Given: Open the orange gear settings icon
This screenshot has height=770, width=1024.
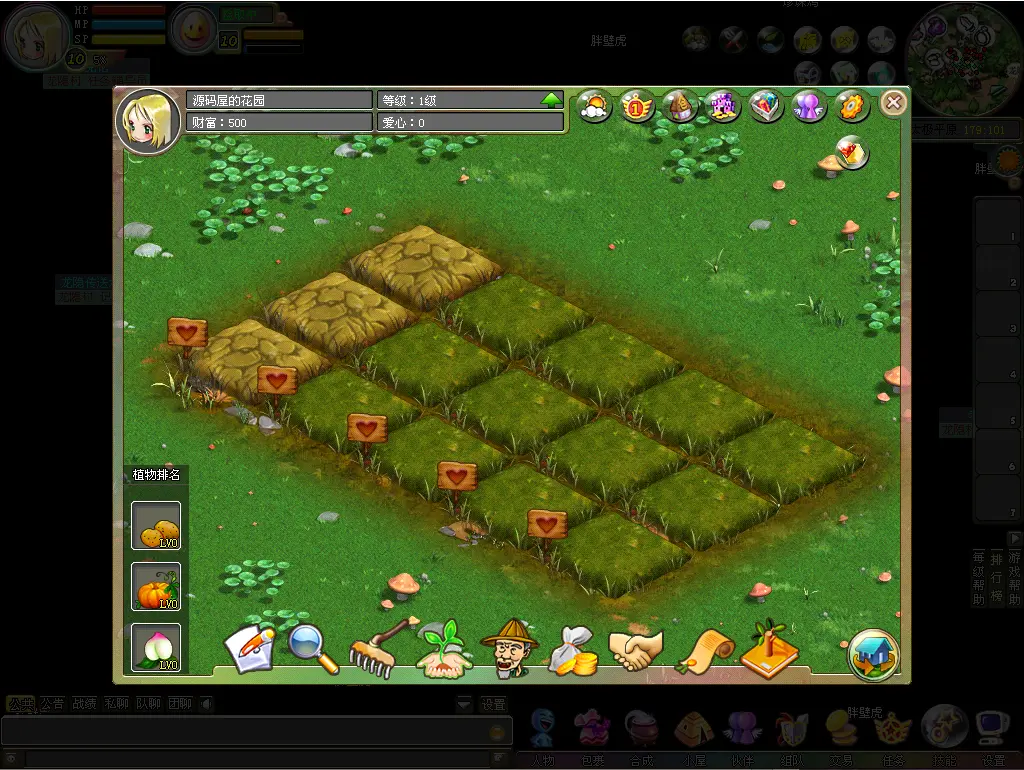Looking at the screenshot, I should click(x=851, y=106).
